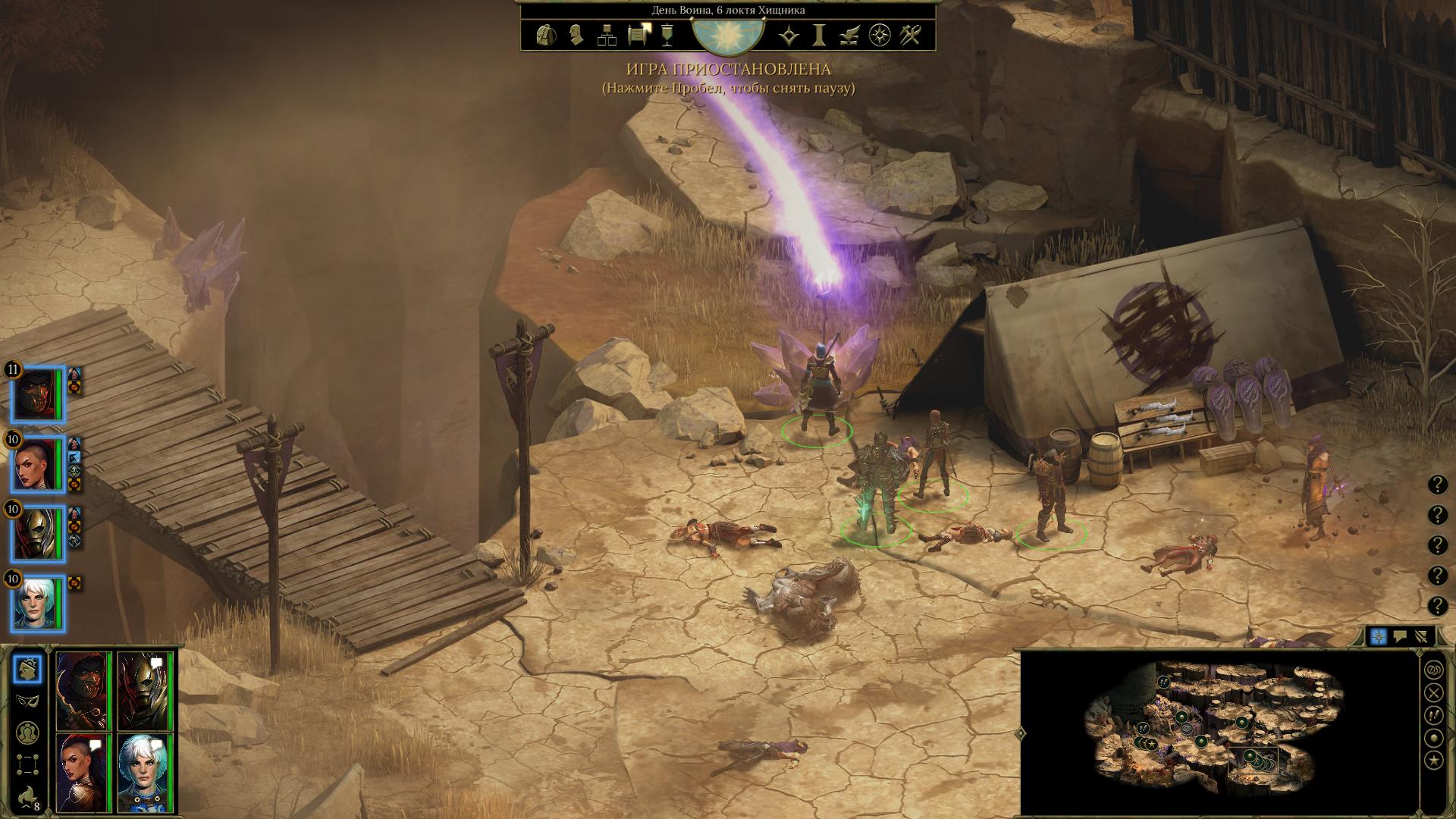Toggle the crossed-swords filter beside the minimap
Viewport: 1456px width, 819px height.
[1433, 692]
